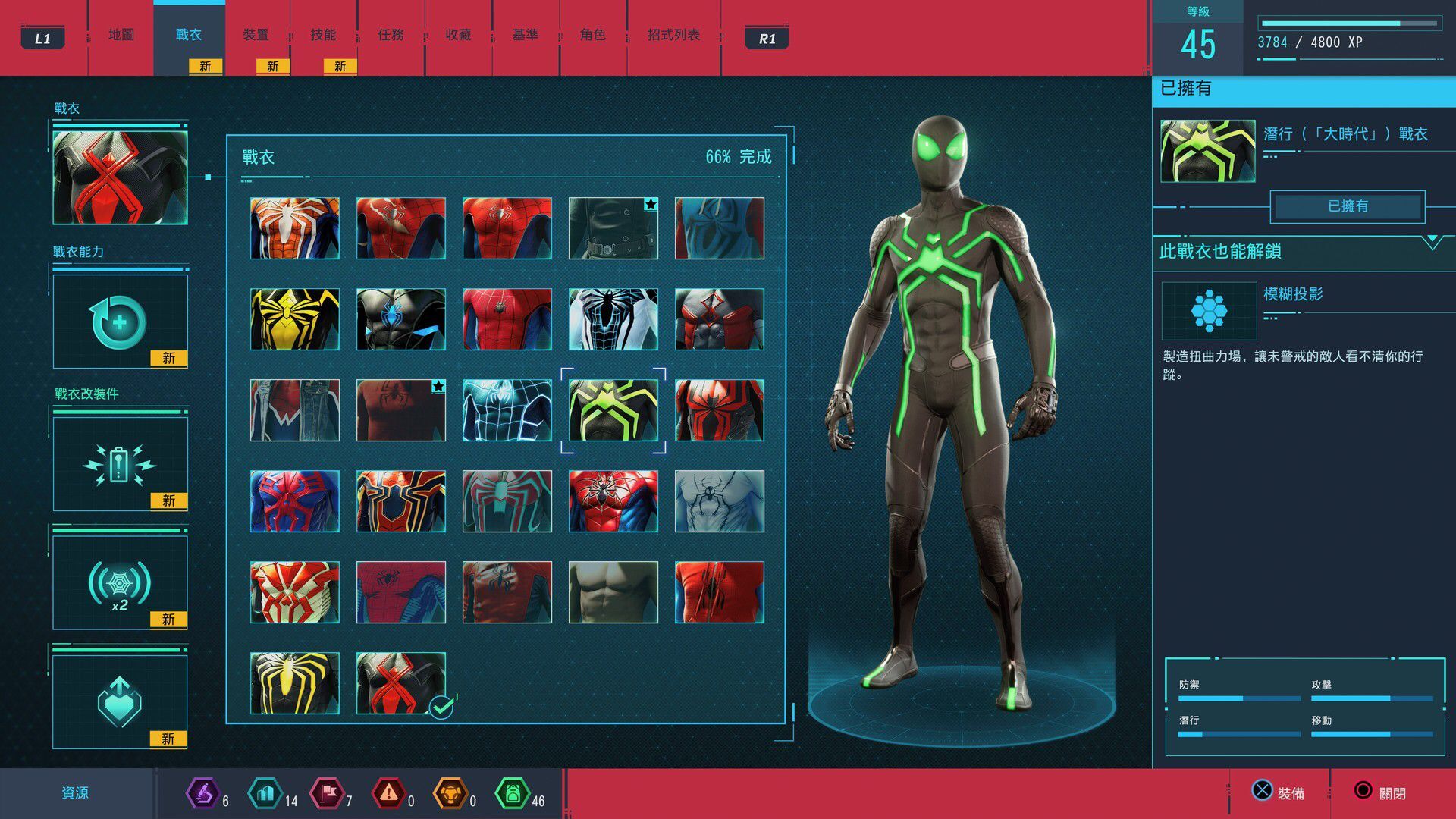Click the 已擁有 owned button
Viewport: 1456px width, 819px height.
1348,206
